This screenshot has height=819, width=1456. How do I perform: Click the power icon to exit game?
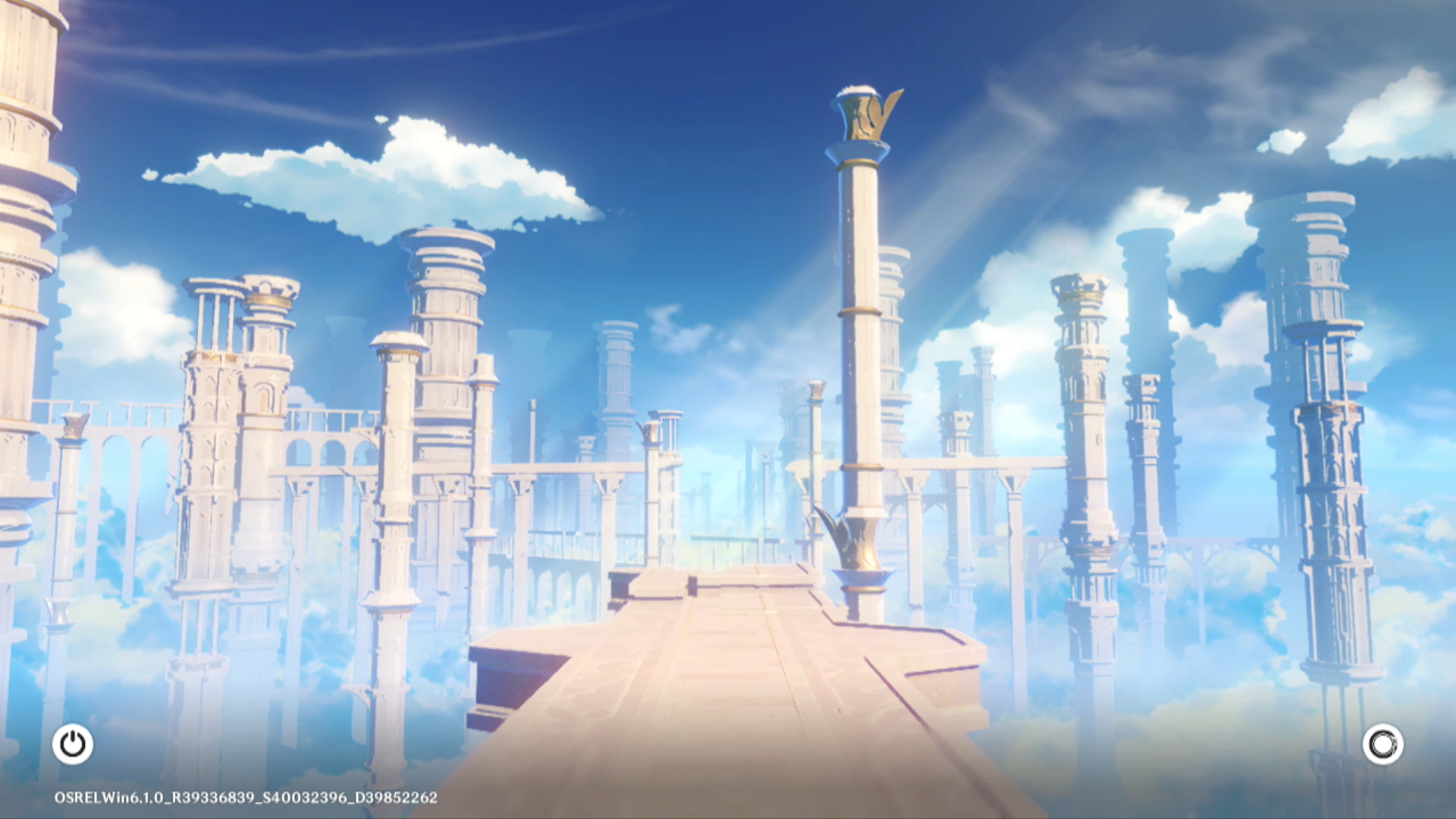[73, 744]
